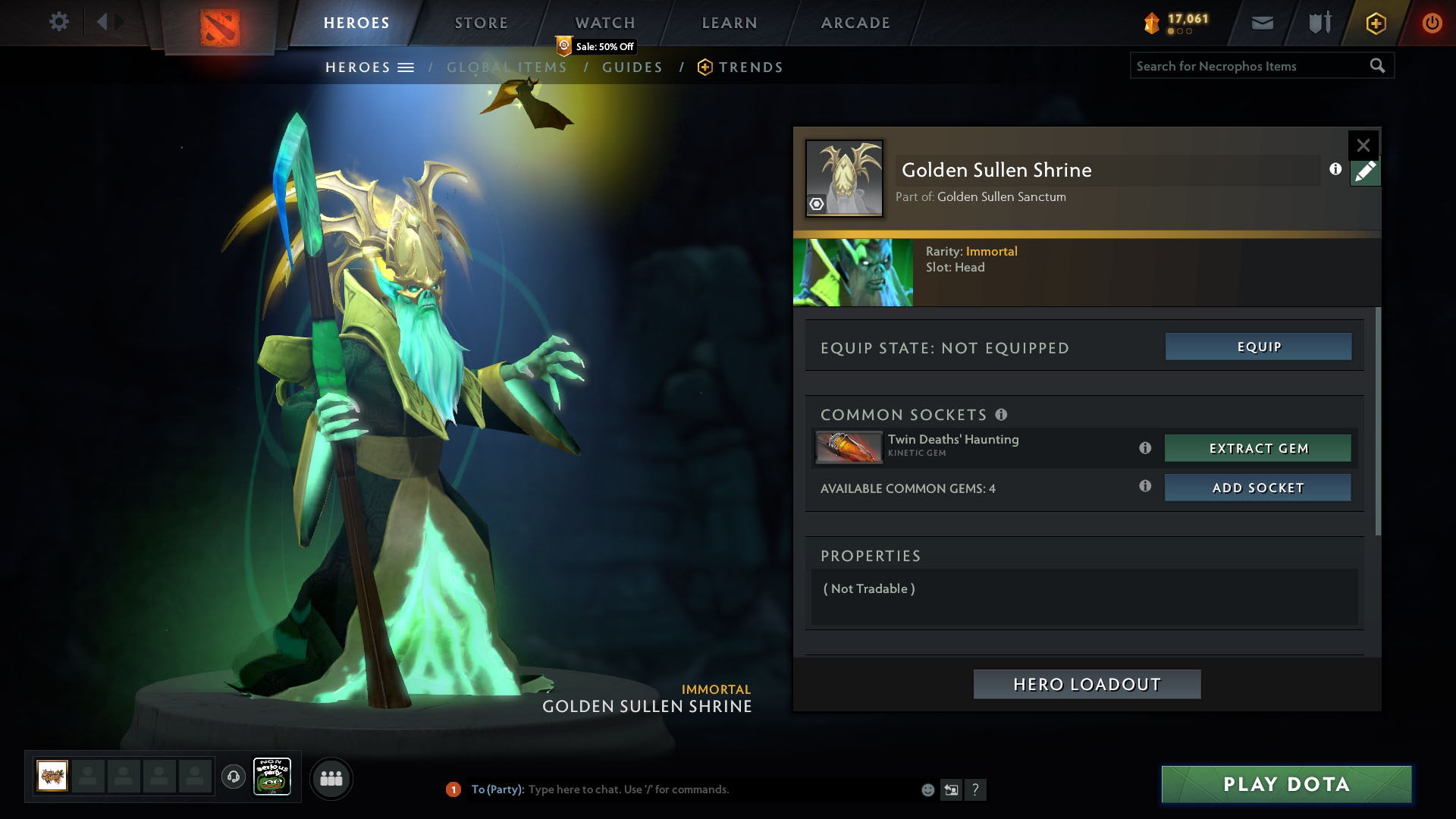
Task: Quit using the red power button
Action: [x=1432, y=23]
